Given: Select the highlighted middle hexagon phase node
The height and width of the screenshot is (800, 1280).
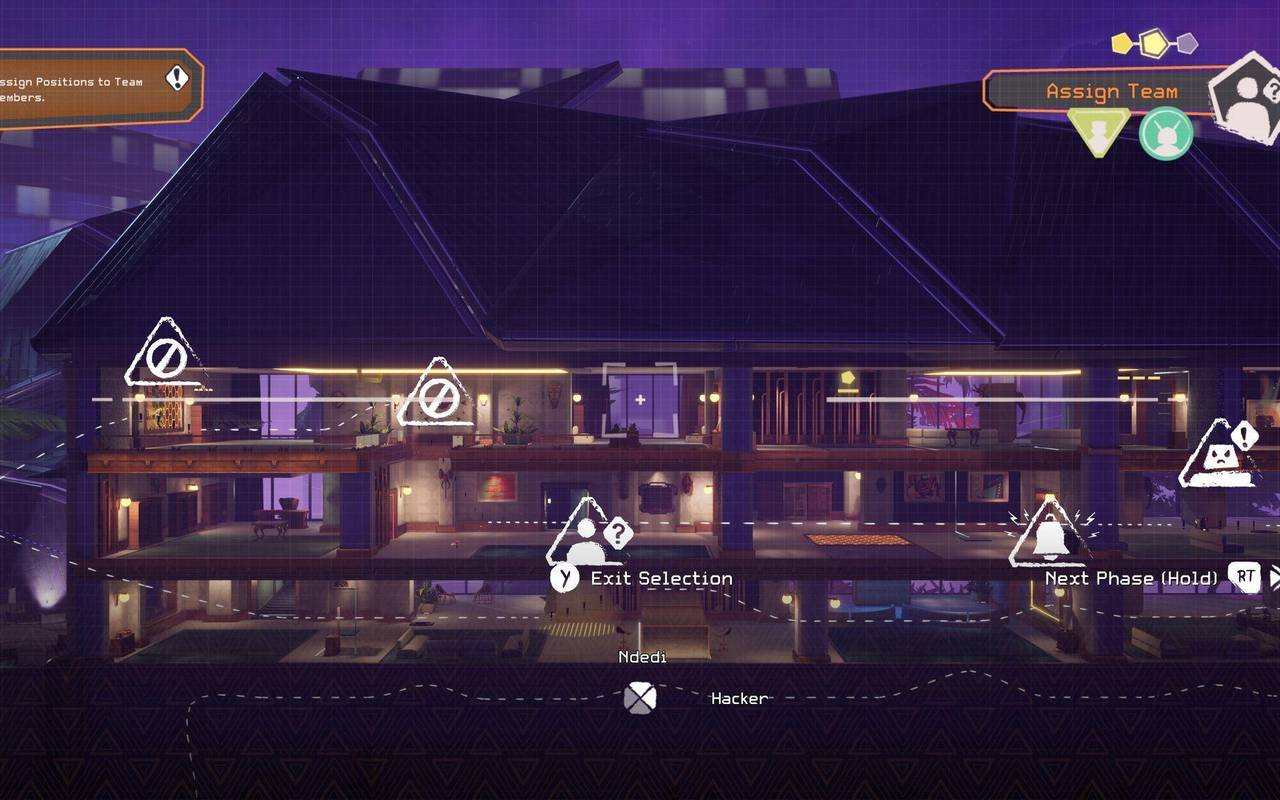Looking at the screenshot, I should (1154, 42).
